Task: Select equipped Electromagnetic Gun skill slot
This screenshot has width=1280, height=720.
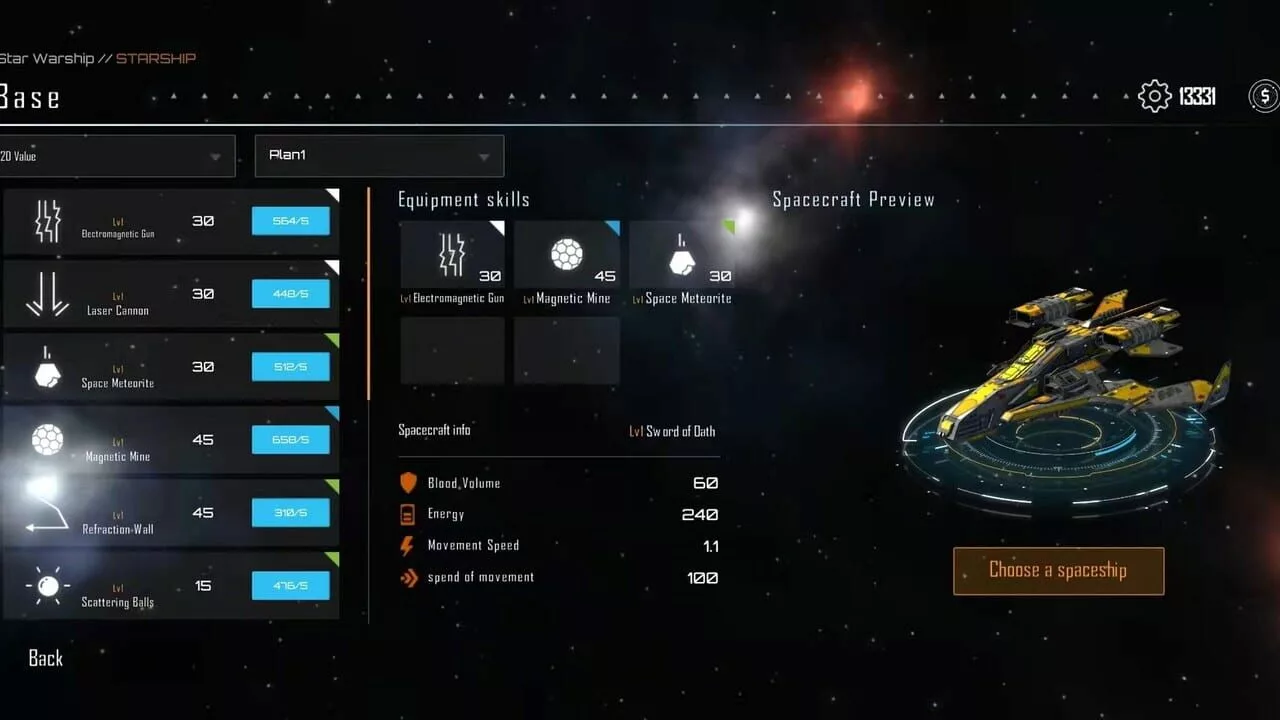Action: point(453,255)
